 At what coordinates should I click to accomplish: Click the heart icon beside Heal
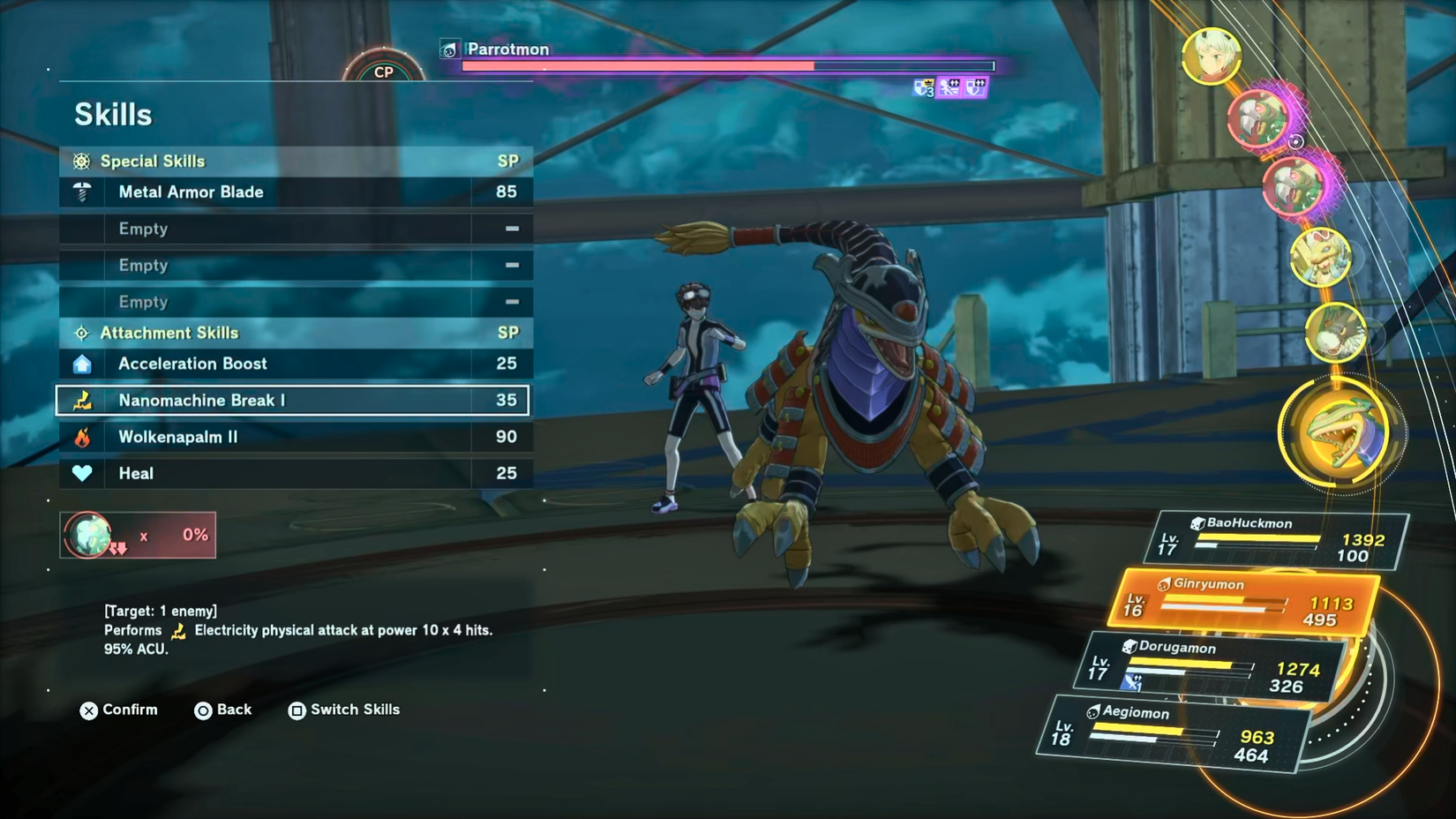click(x=82, y=472)
